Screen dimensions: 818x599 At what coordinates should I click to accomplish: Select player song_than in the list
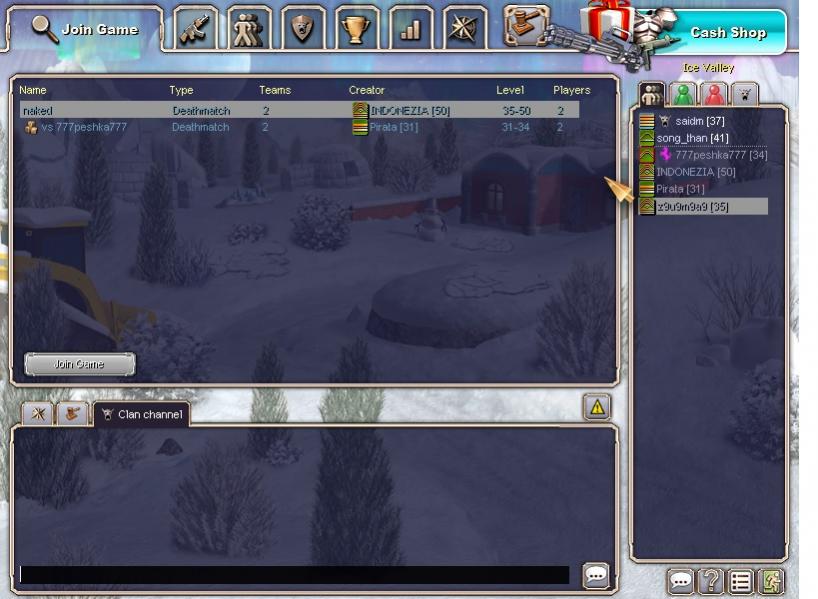point(692,138)
